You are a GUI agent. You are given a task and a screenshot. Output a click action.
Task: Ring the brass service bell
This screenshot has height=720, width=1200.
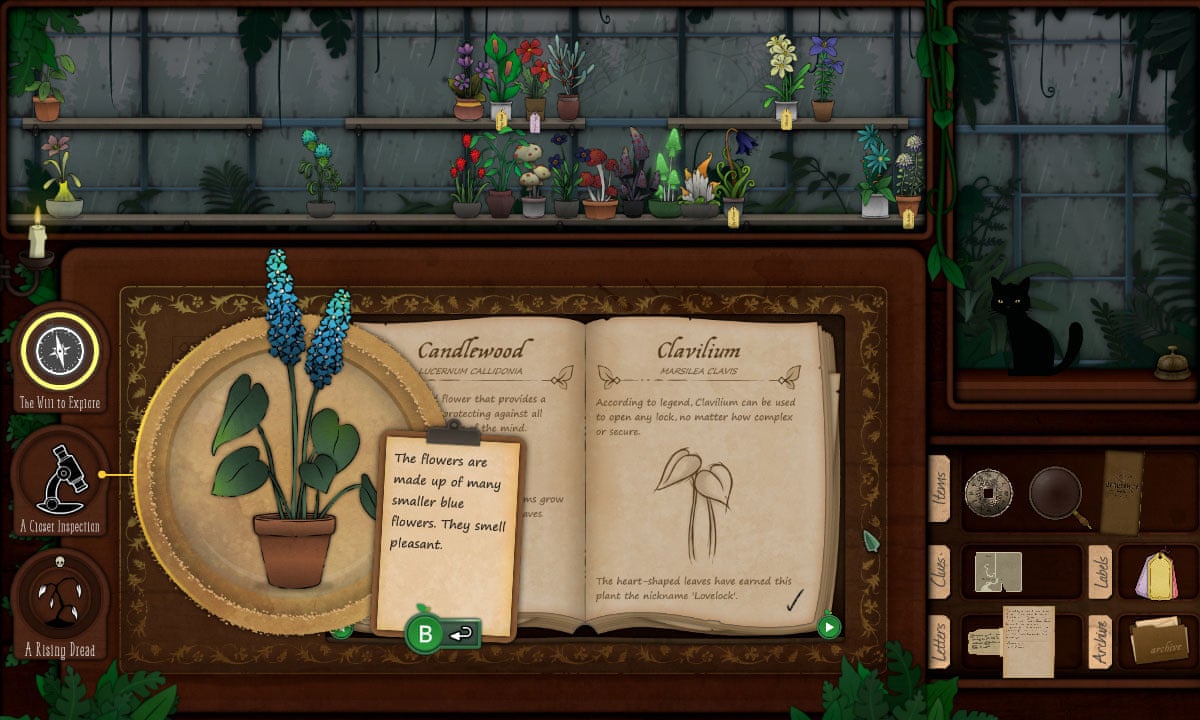1172,364
